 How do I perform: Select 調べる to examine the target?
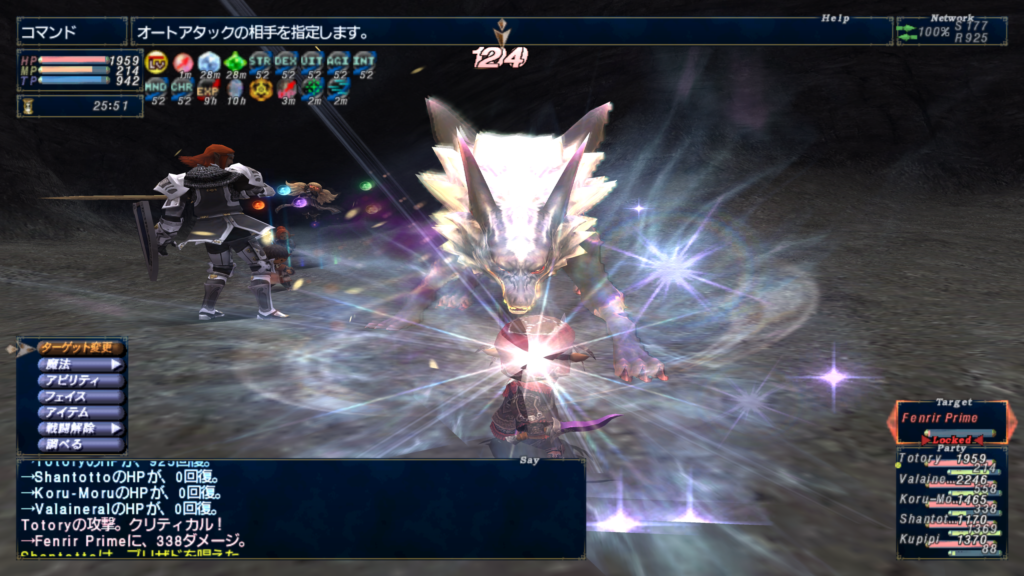(x=80, y=444)
